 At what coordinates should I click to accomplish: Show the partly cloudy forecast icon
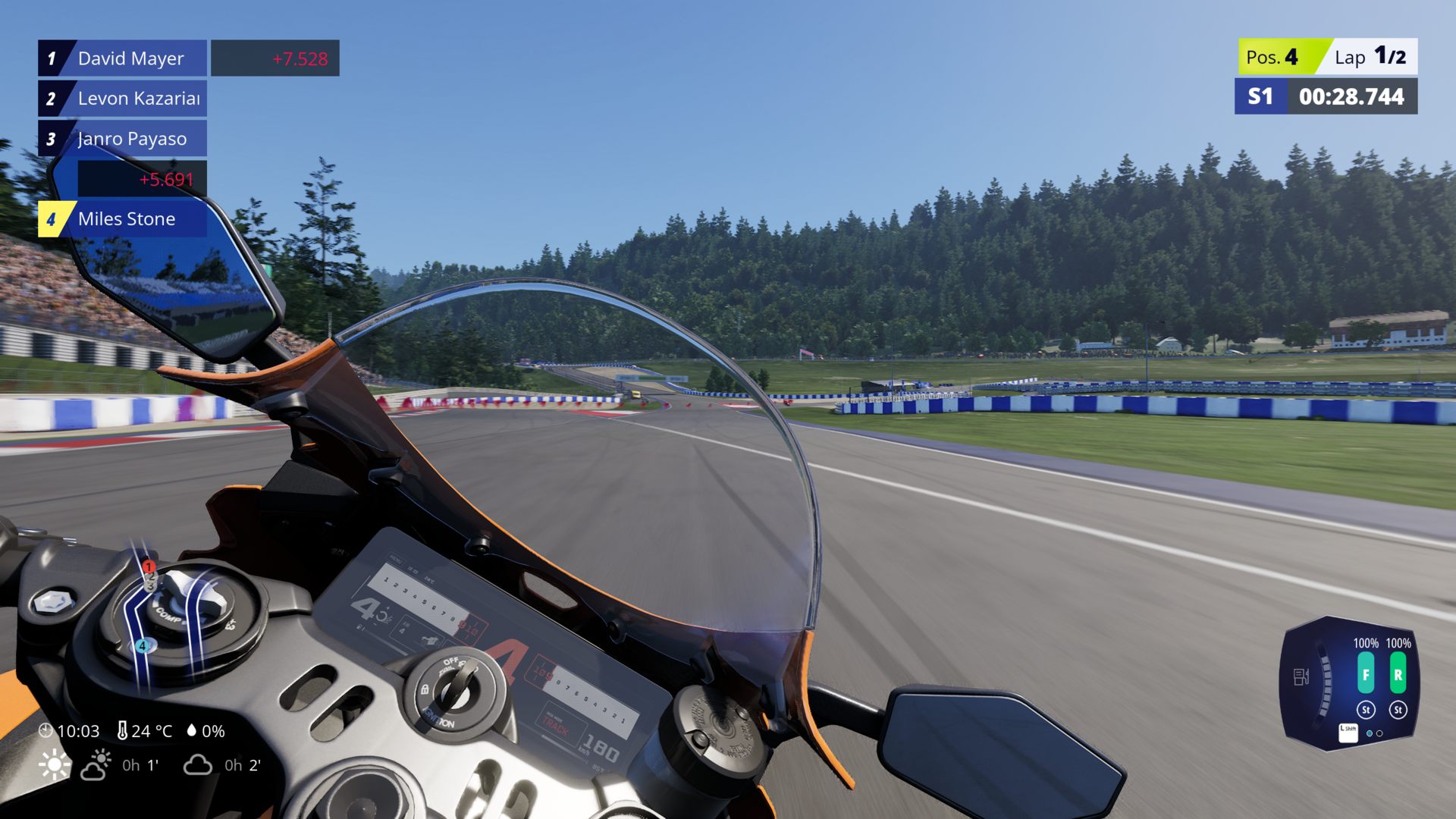point(96,765)
